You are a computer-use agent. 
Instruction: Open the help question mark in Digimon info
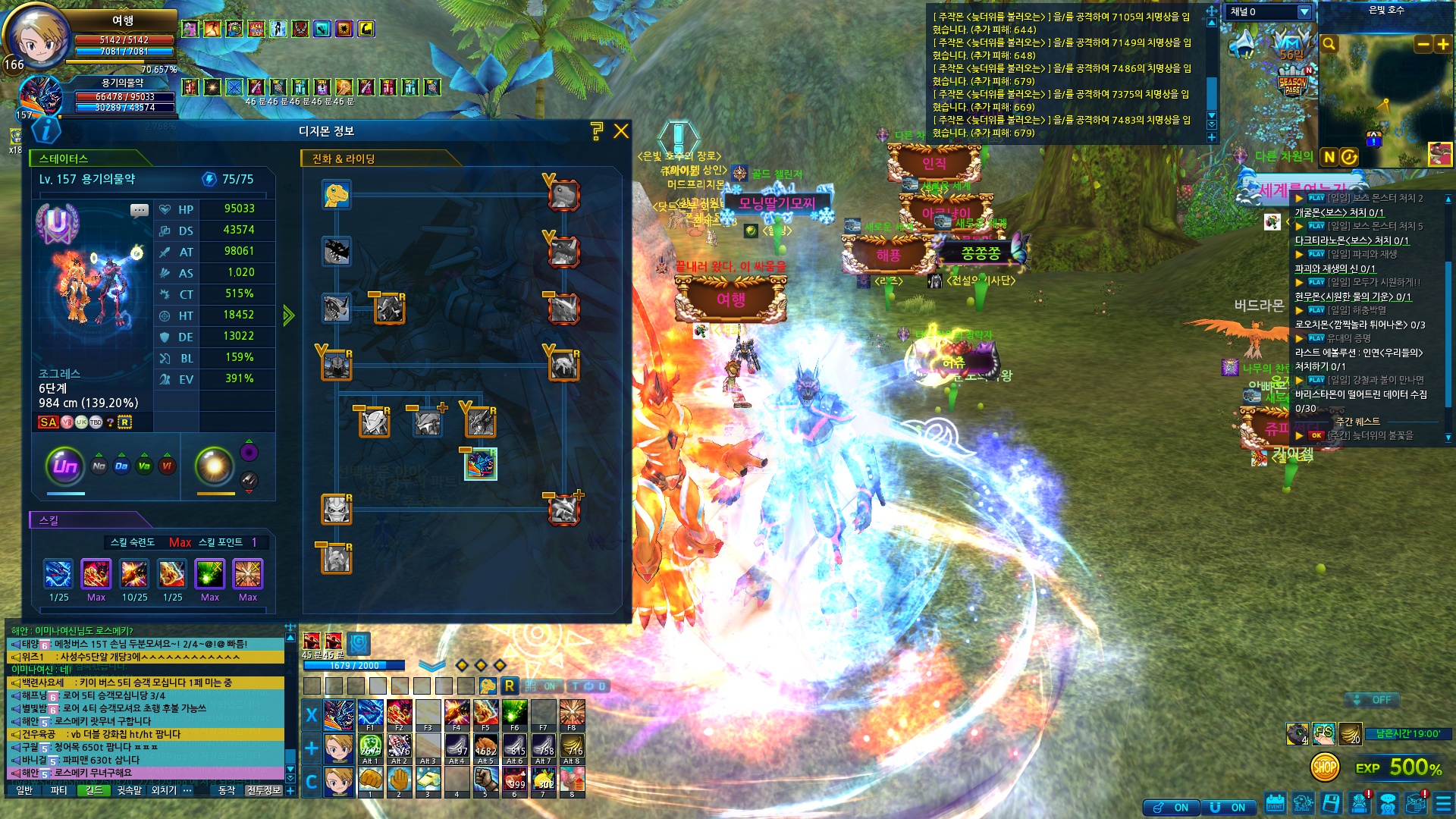(x=597, y=131)
